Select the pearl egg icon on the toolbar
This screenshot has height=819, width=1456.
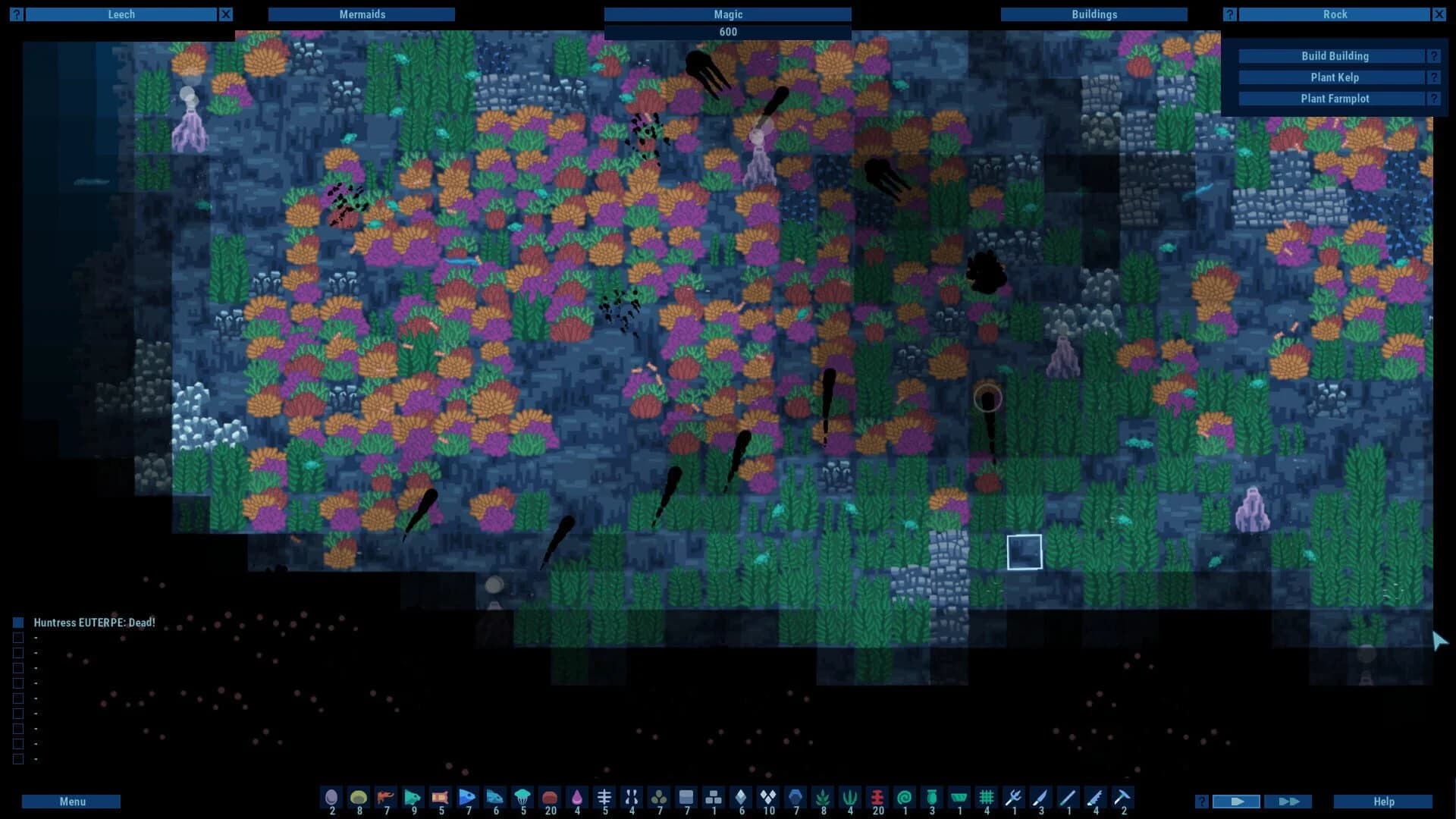tap(331, 798)
